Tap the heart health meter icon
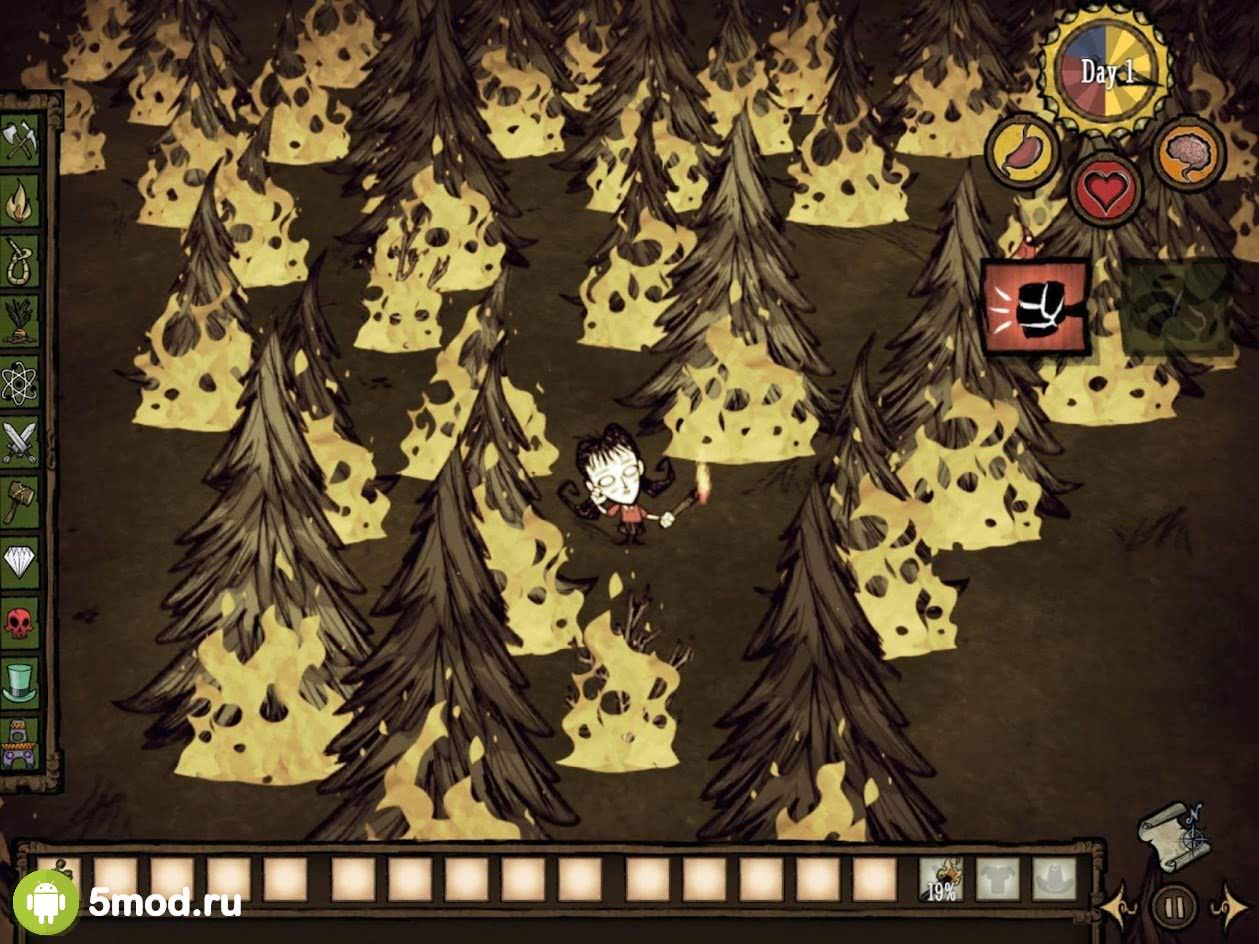 point(1106,190)
